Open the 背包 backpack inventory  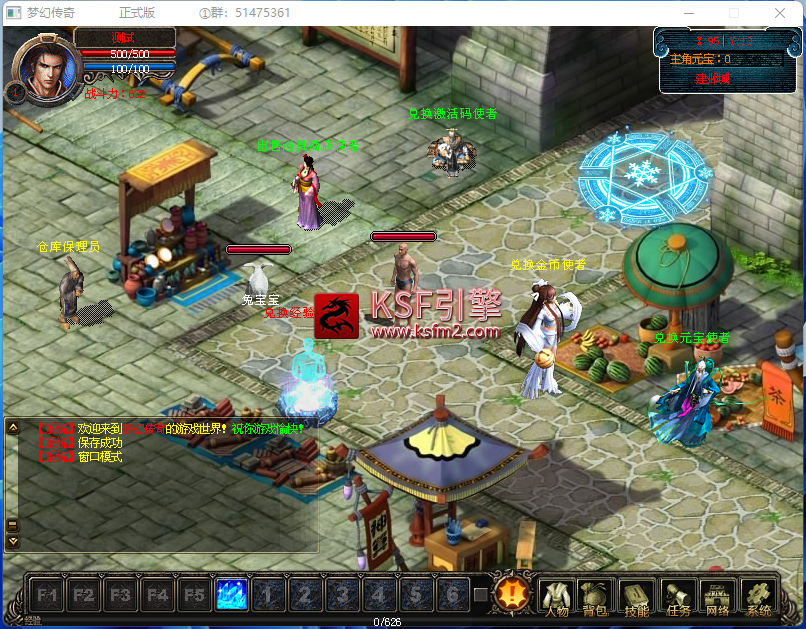click(x=597, y=597)
